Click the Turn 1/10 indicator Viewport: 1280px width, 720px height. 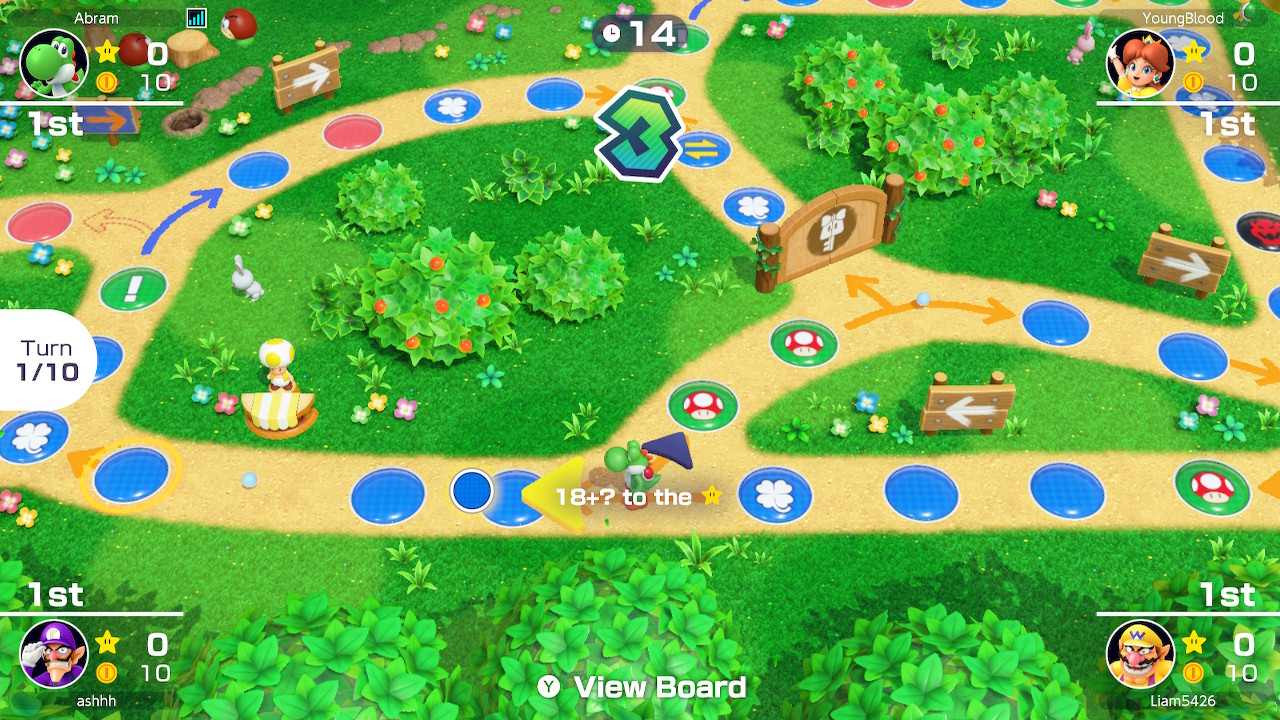pyautogui.click(x=47, y=360)
